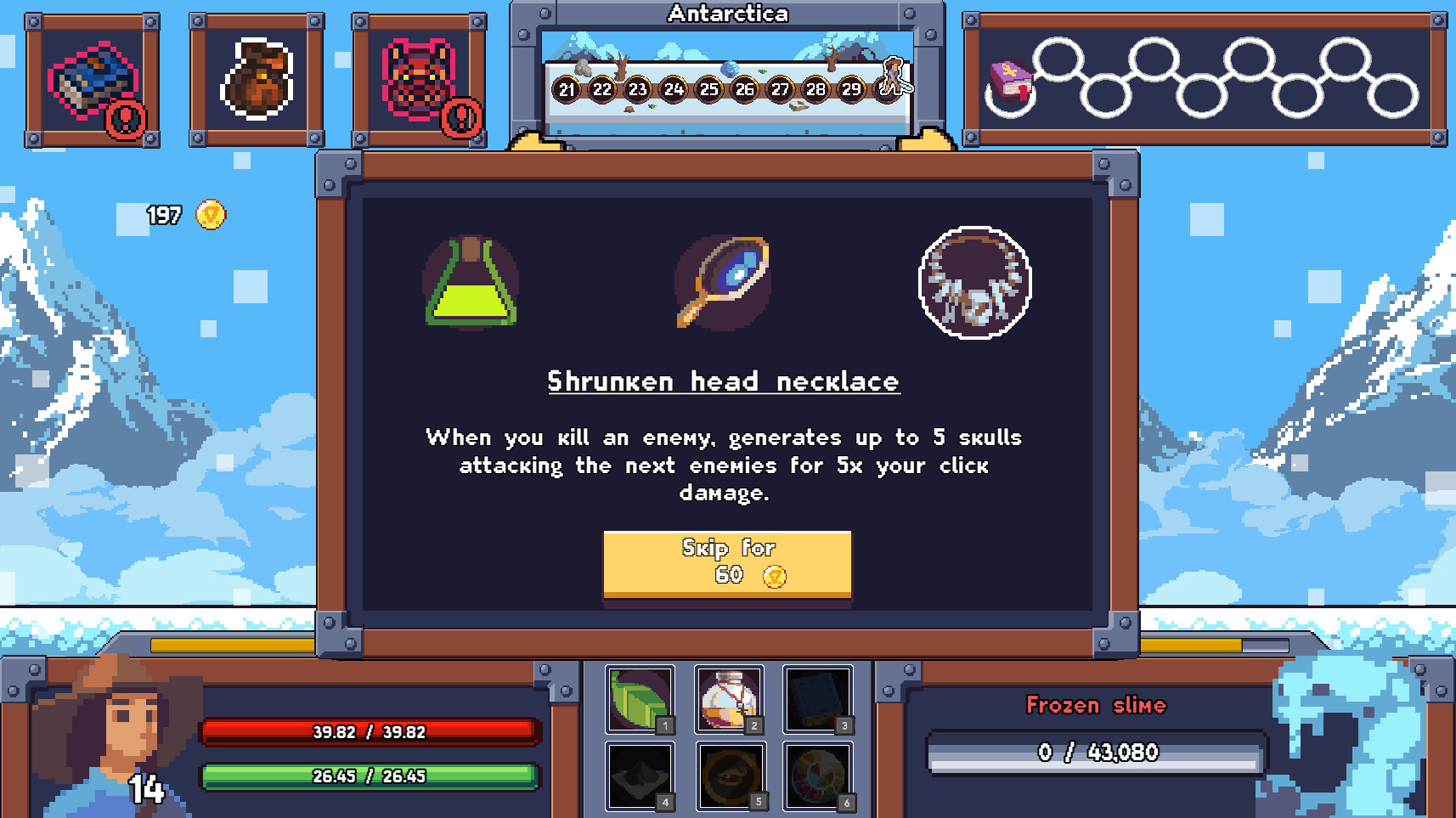Viewport: 1456px width, 818px height.
Task: Open the purple quest book at top right
Action: click(x=1009, y=82)
